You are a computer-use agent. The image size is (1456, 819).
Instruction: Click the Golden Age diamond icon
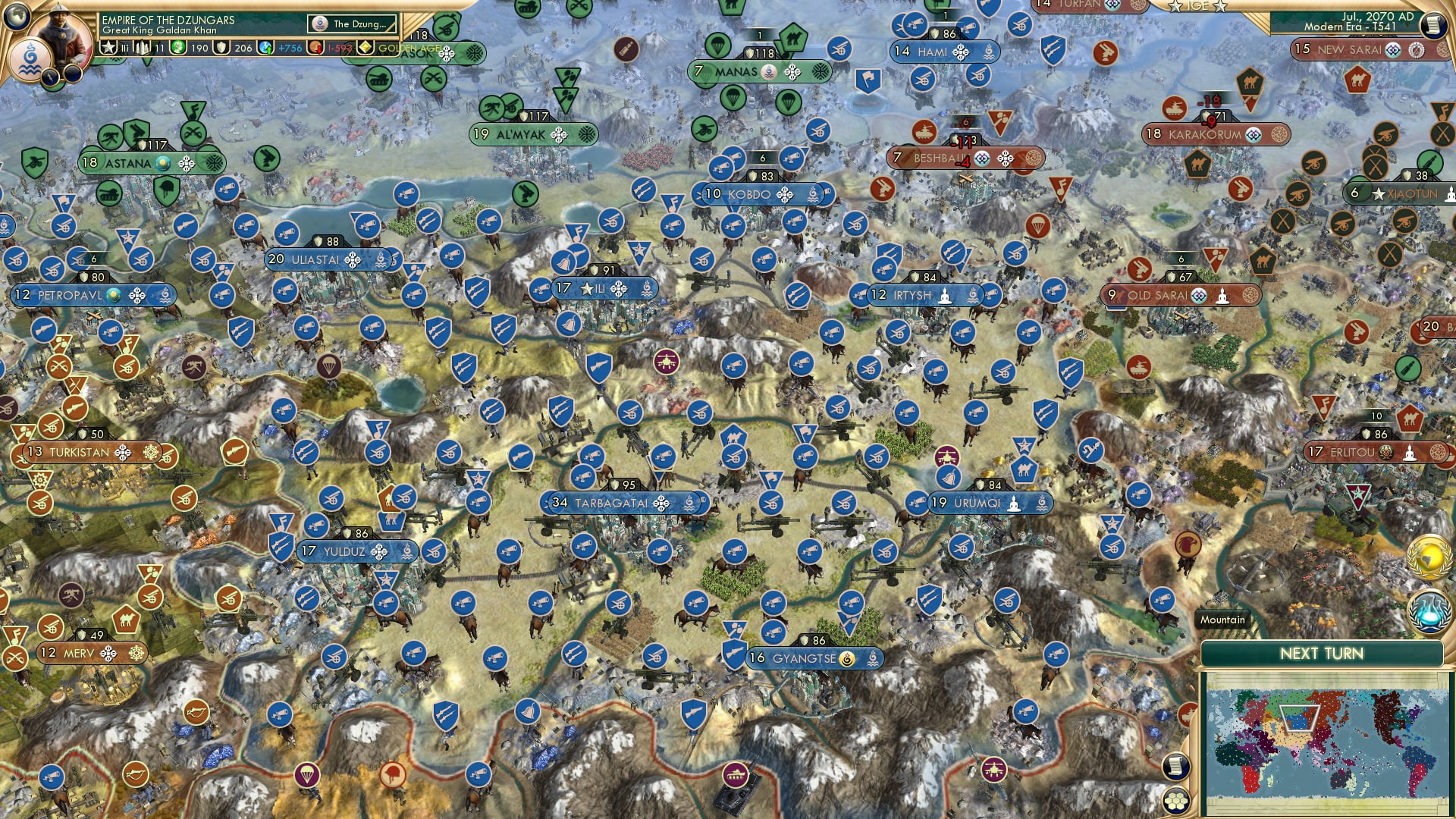click(x=366, y=49)
